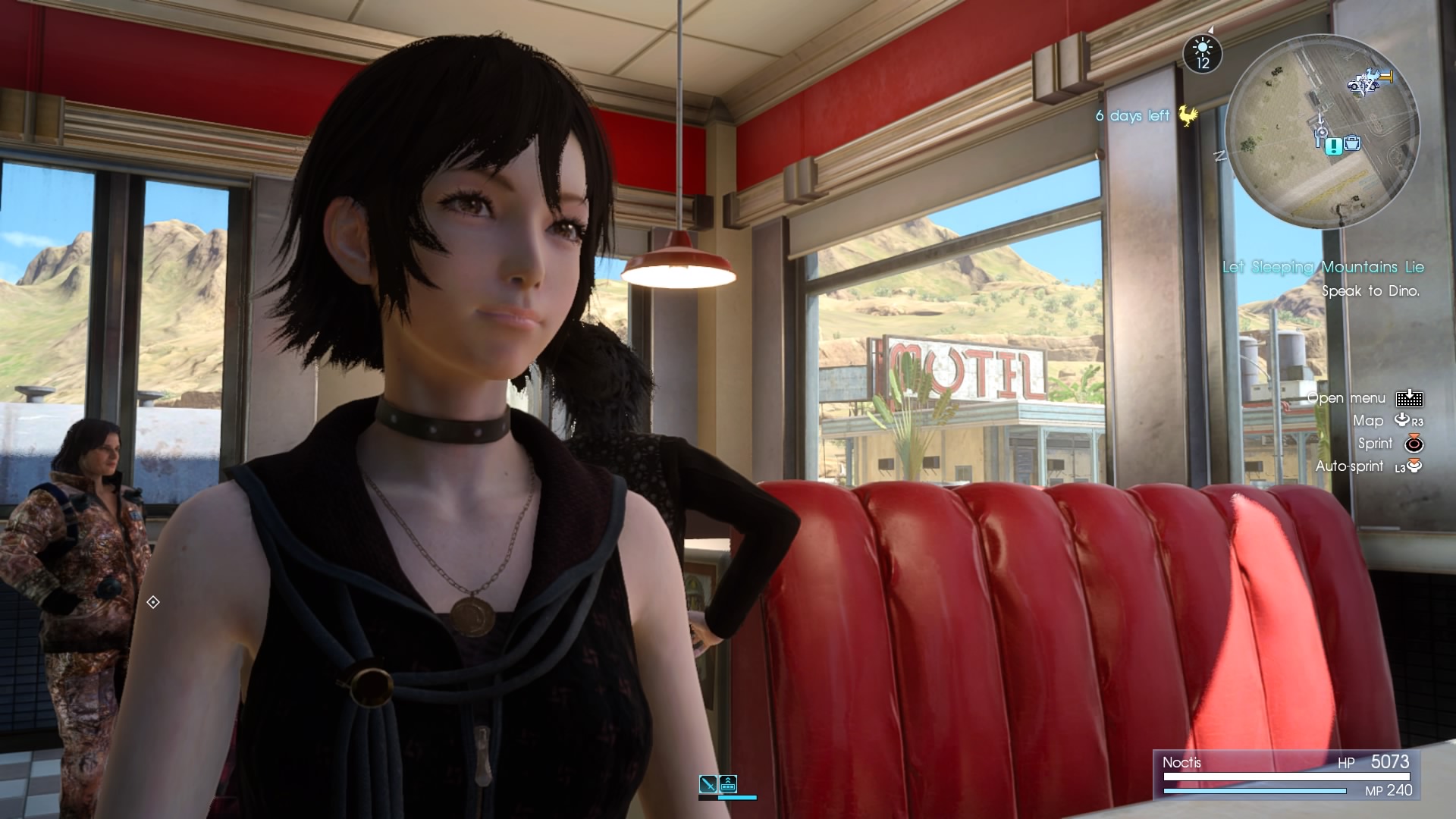Click the 'Open menu' label text
Image resolution: width=1456 pixels, height=819 pixels.
tap(1345, 397)
